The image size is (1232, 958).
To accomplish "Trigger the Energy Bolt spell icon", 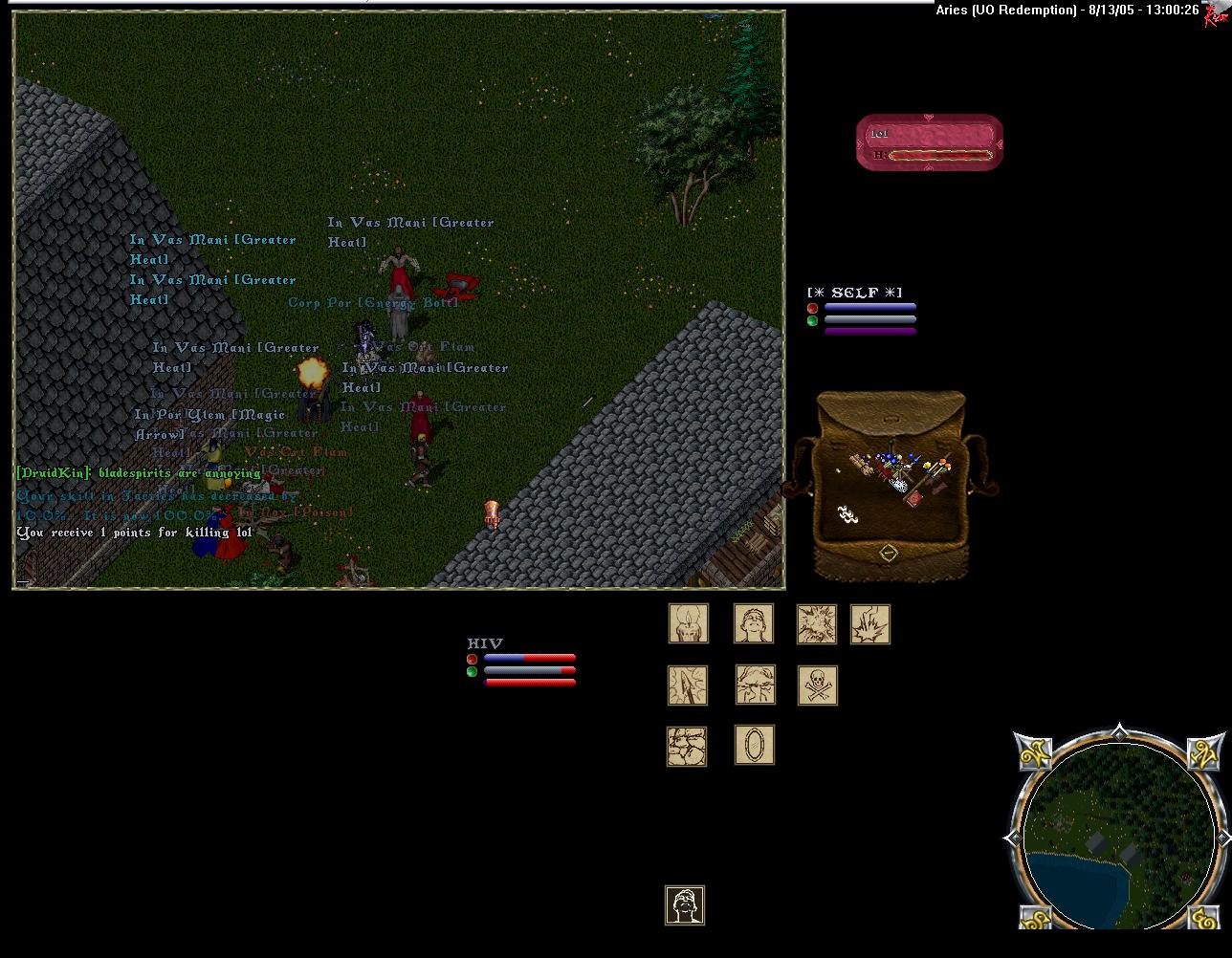I will point(869,623).
